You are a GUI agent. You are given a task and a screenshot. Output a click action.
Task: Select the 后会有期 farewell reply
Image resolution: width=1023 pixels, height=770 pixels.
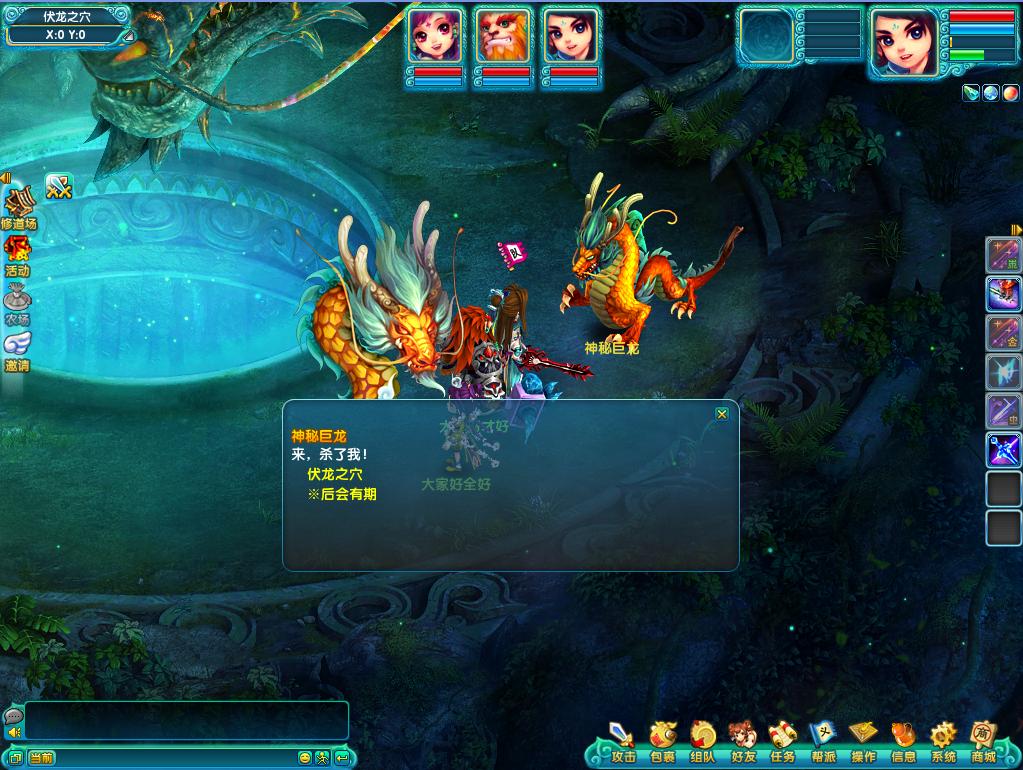pyautogui.click(x=342, y=494)
